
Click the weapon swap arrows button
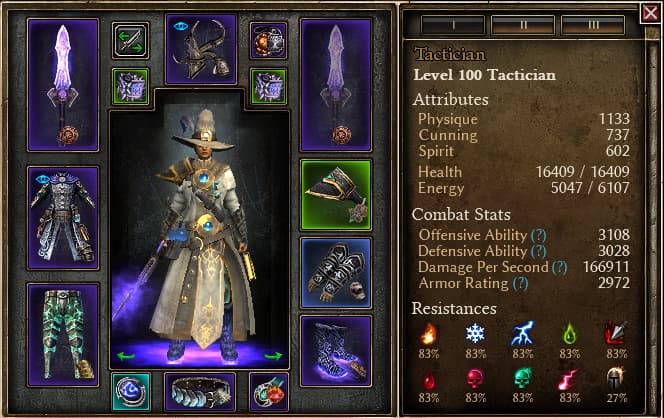coord(130,41)
